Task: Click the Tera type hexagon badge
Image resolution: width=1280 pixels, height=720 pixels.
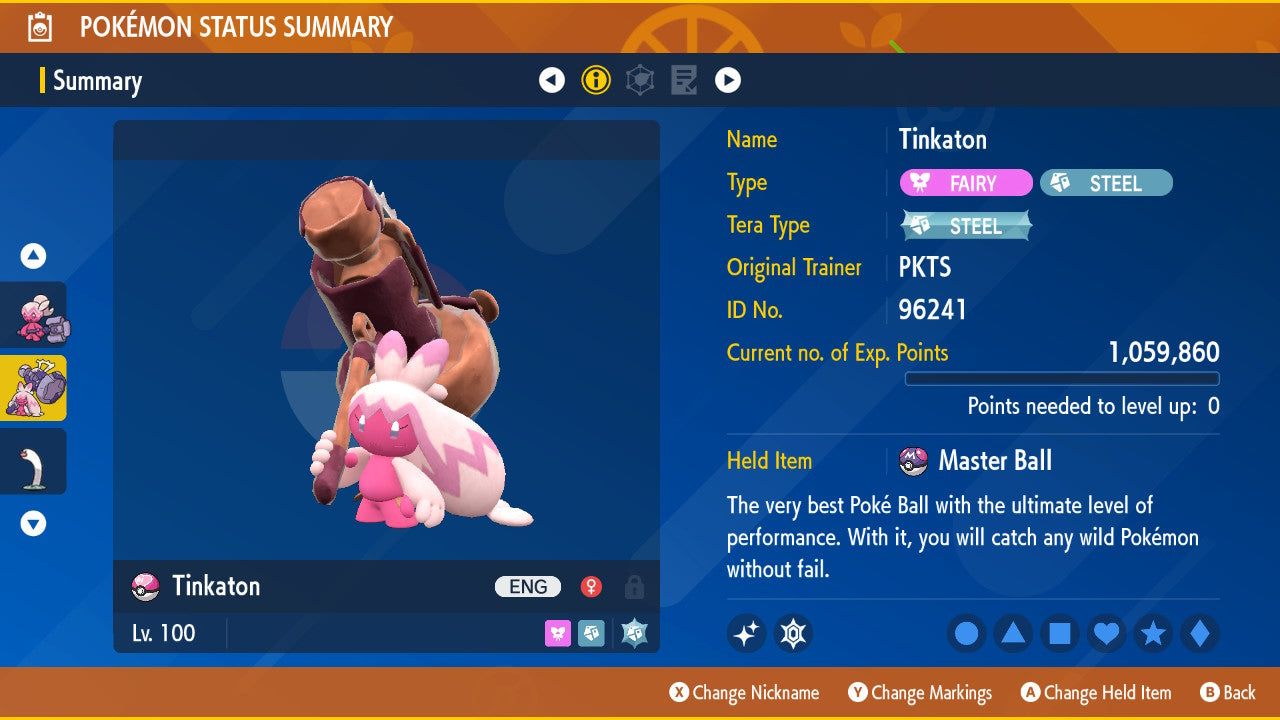Action: click(x=793, y=633)
